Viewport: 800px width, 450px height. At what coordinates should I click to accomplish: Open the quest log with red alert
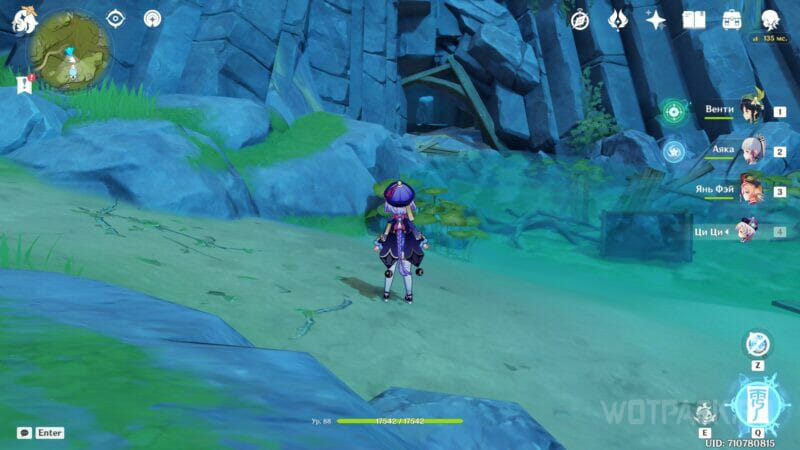pyautogui.click(x=25, y=87)
